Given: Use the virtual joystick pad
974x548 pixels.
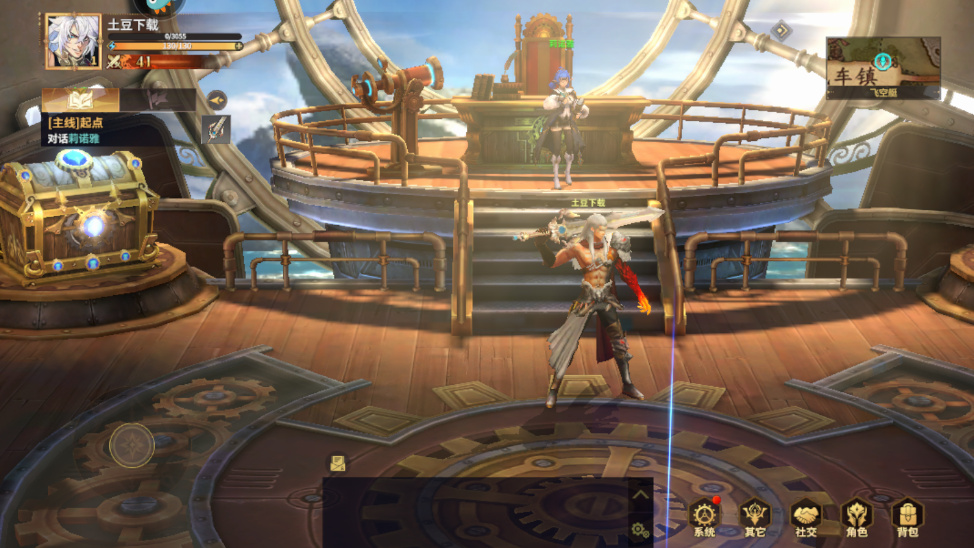Looking at the screenshot, I should [131, 445].
